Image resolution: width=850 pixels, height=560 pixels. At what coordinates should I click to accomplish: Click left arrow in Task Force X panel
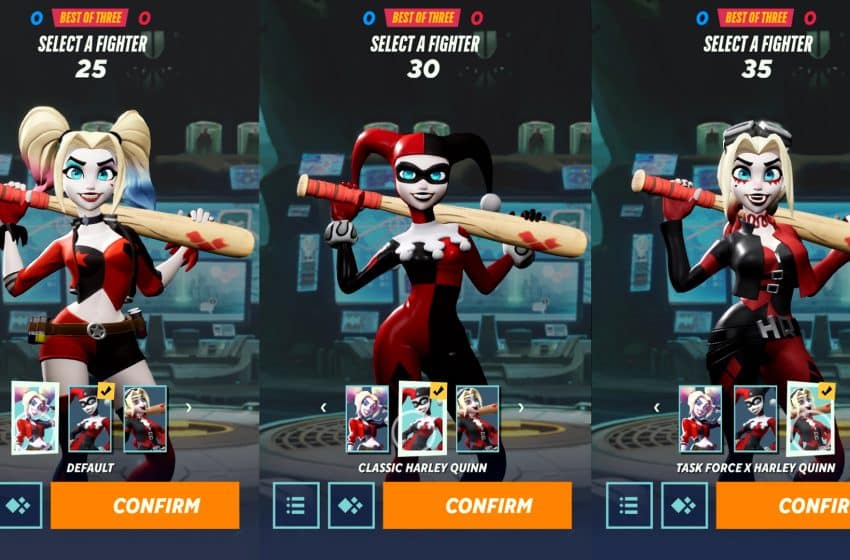pos(656,408)
